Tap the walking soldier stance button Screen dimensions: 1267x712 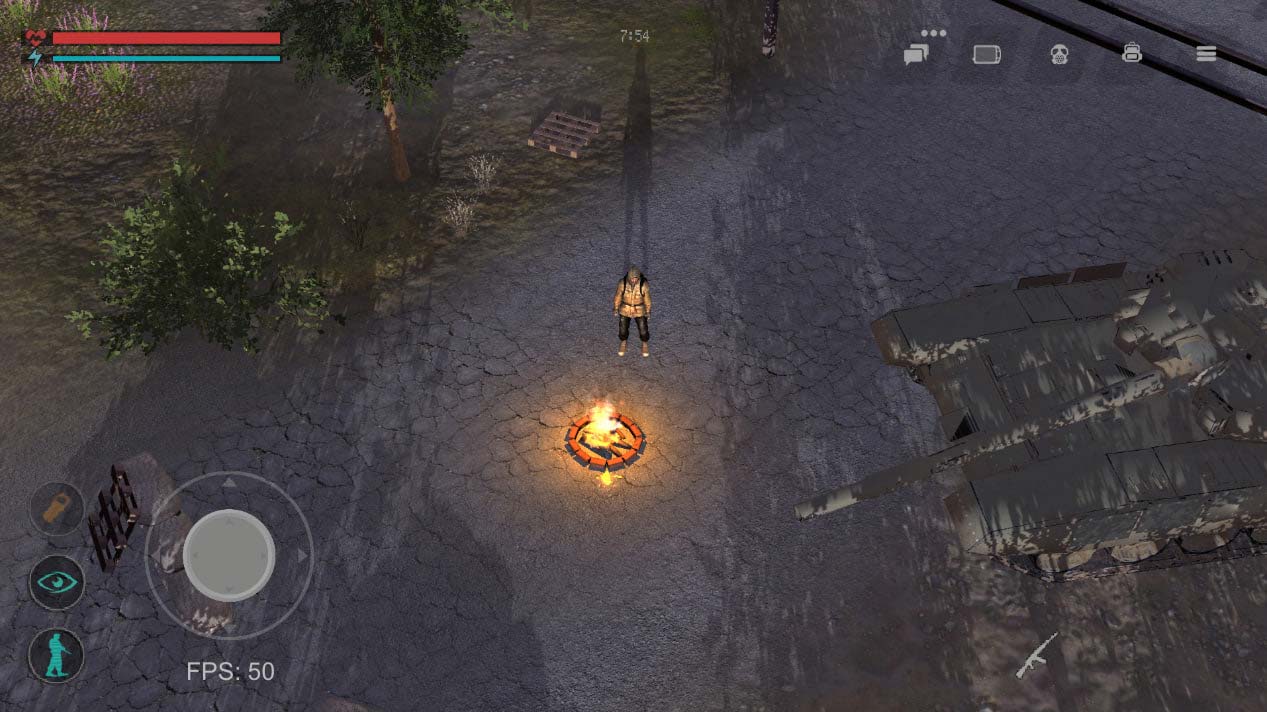(x=57, y=655)
